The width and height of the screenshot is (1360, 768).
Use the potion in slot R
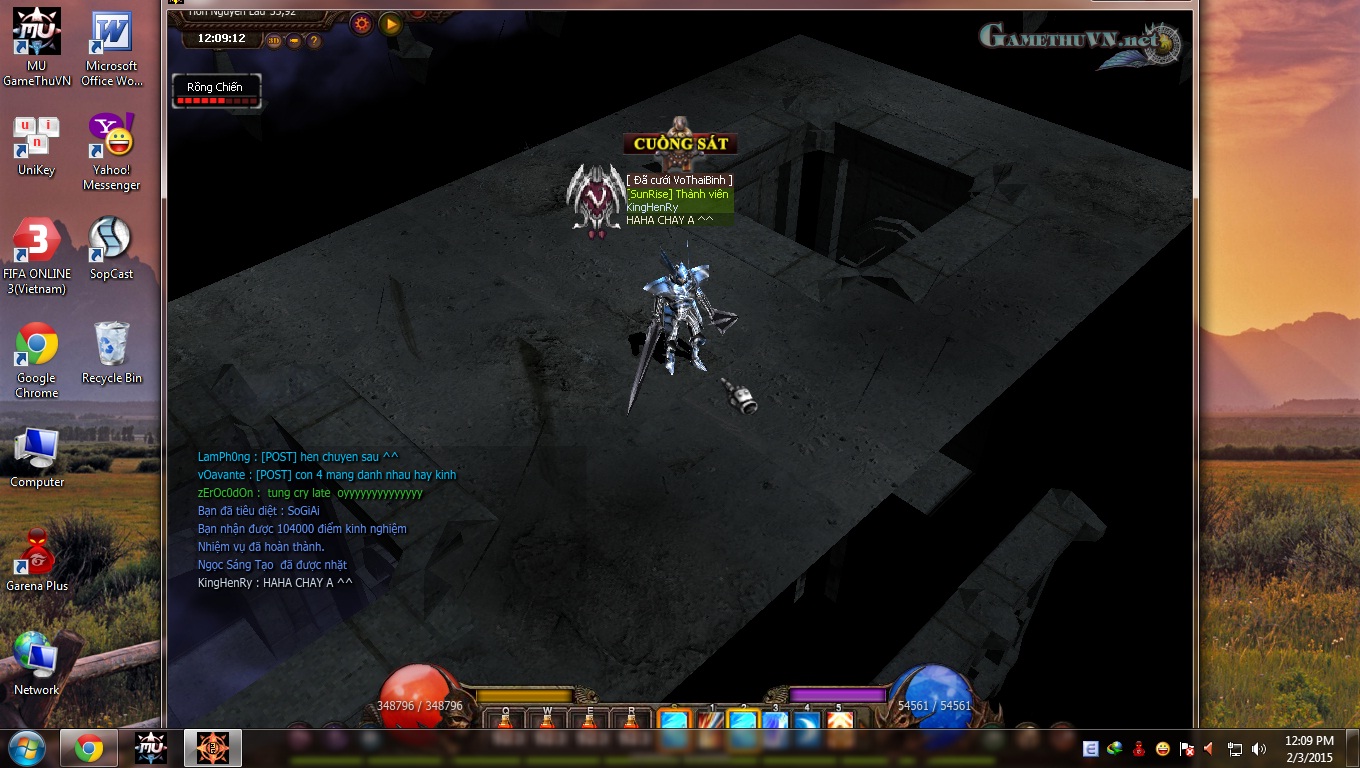pos(631,722)
